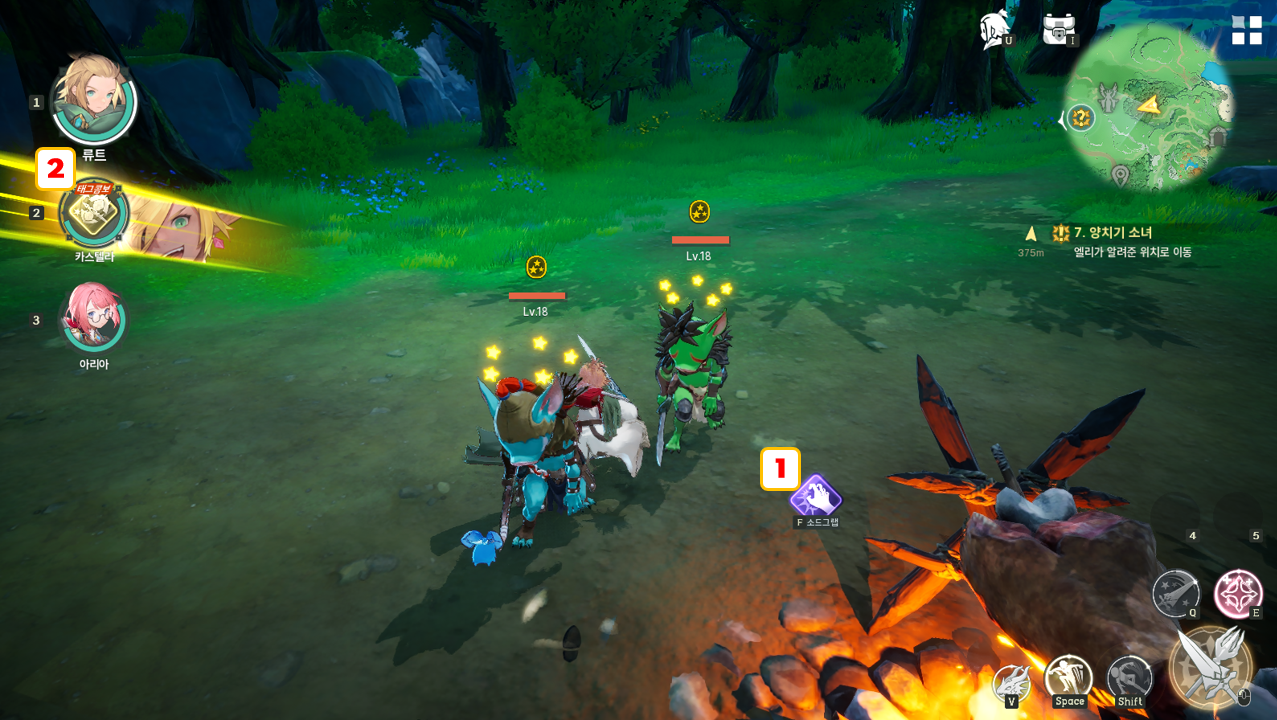Trigger the tag combo with 카스텔라
Viewport: 1277px width, 720px height.
point(95,212)
